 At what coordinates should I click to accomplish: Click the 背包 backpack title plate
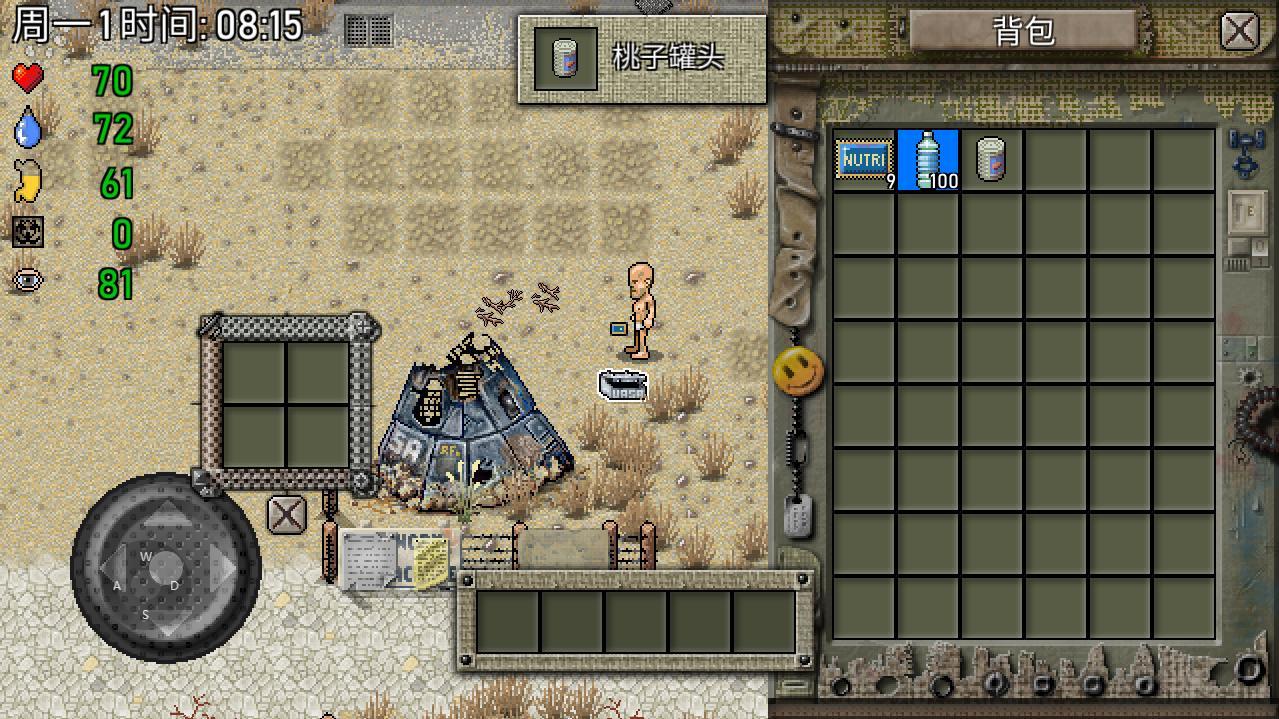[x=1023, y=31]
